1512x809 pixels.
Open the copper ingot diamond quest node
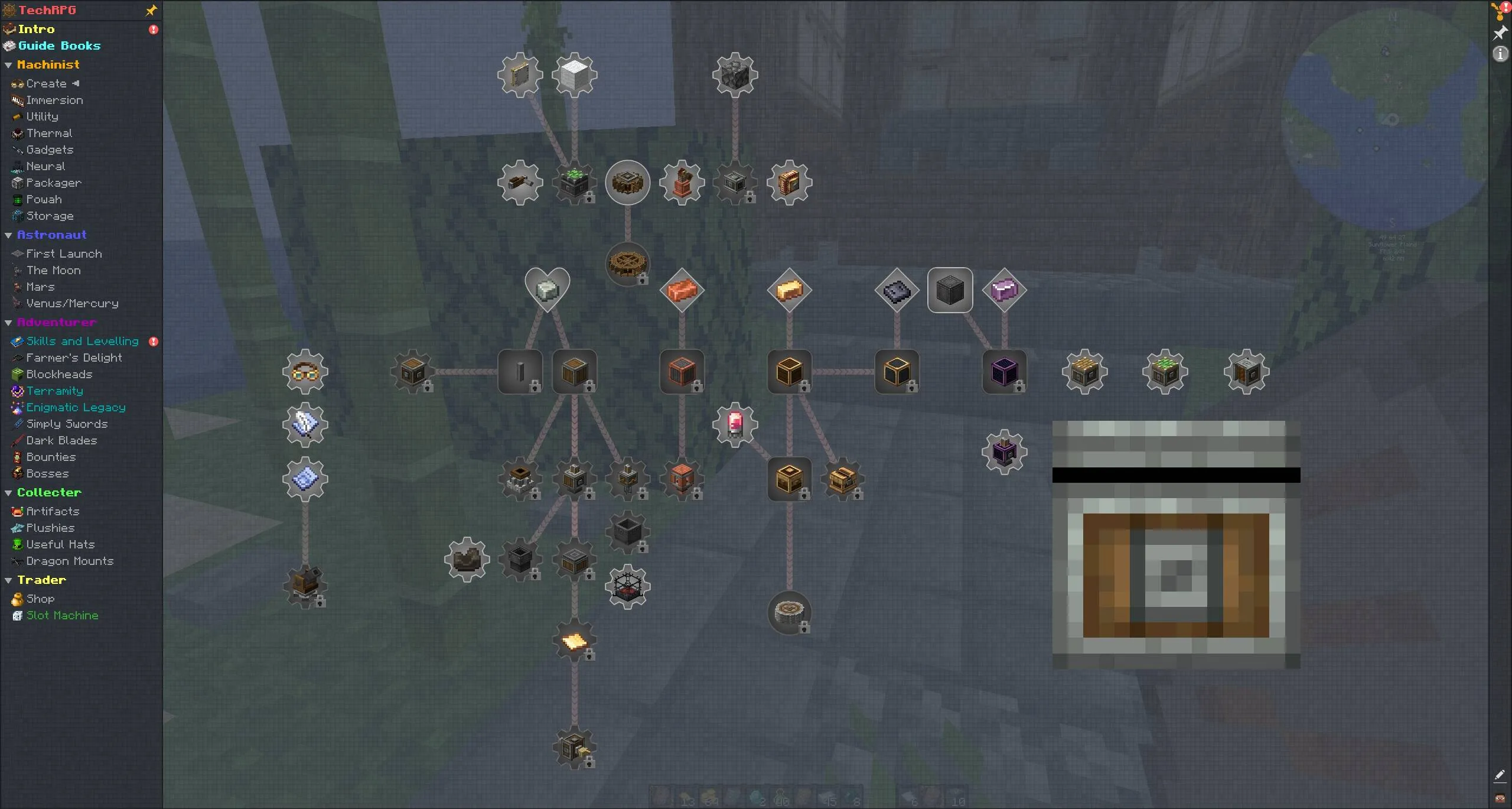click(x=682, y=289)
